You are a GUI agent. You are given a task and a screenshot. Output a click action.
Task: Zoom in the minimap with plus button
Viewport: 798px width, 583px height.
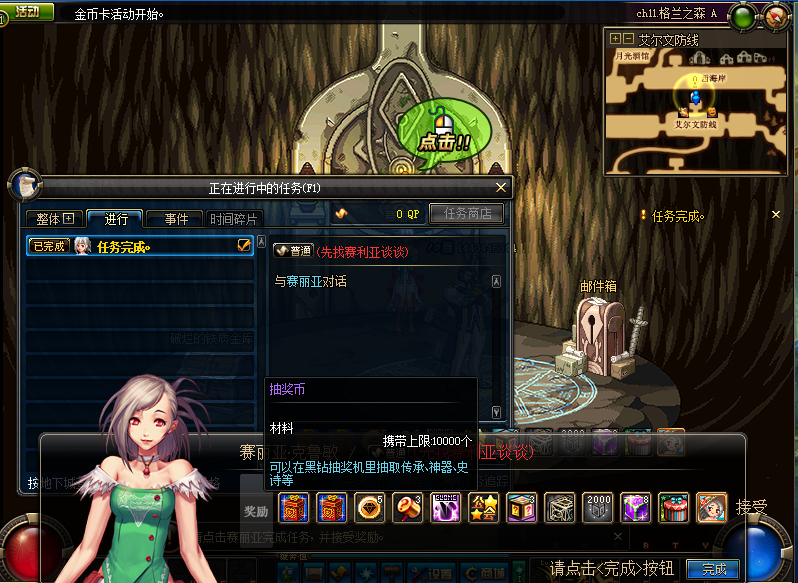(615, 39)
